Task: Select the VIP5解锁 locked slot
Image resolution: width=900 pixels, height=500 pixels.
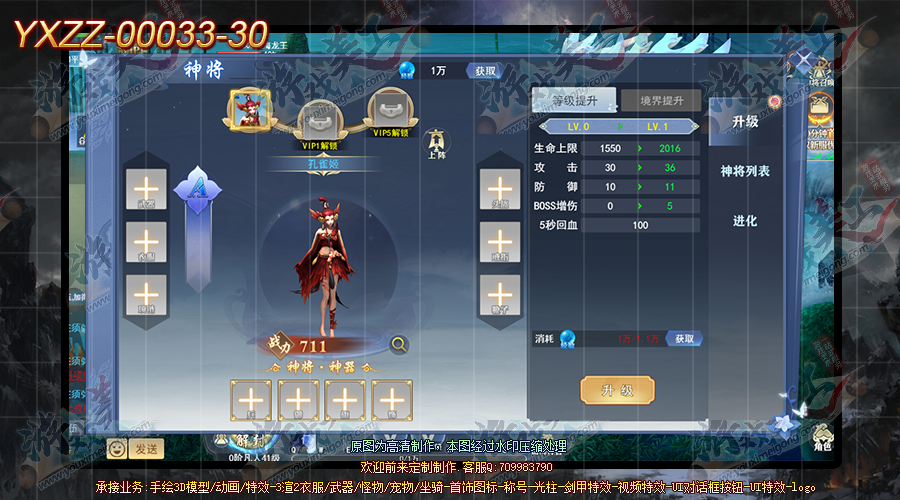Action: point(390,109)
